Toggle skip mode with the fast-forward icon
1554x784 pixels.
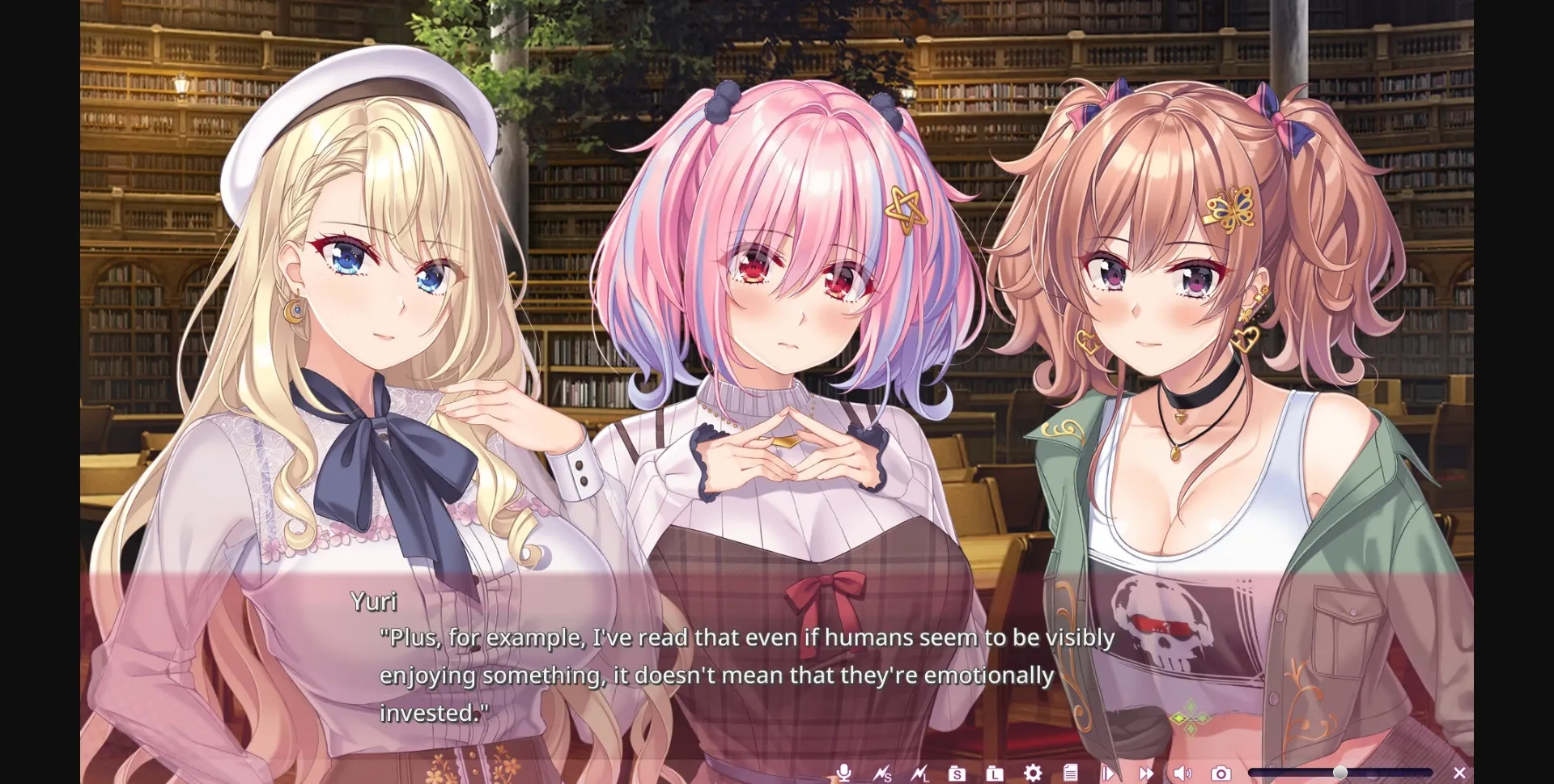click(x=1146, y=773)
